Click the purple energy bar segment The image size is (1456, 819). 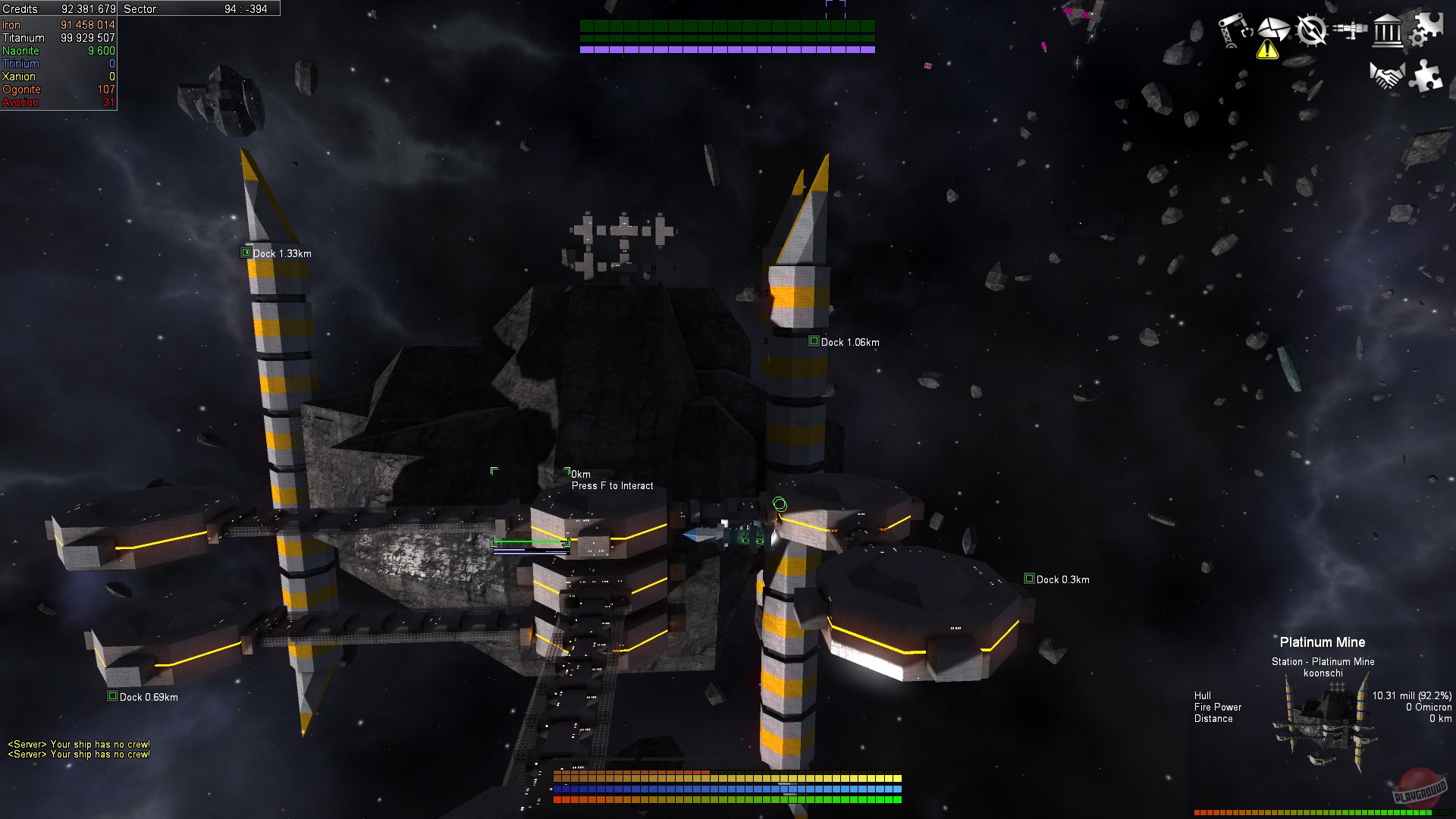[728, 48]
